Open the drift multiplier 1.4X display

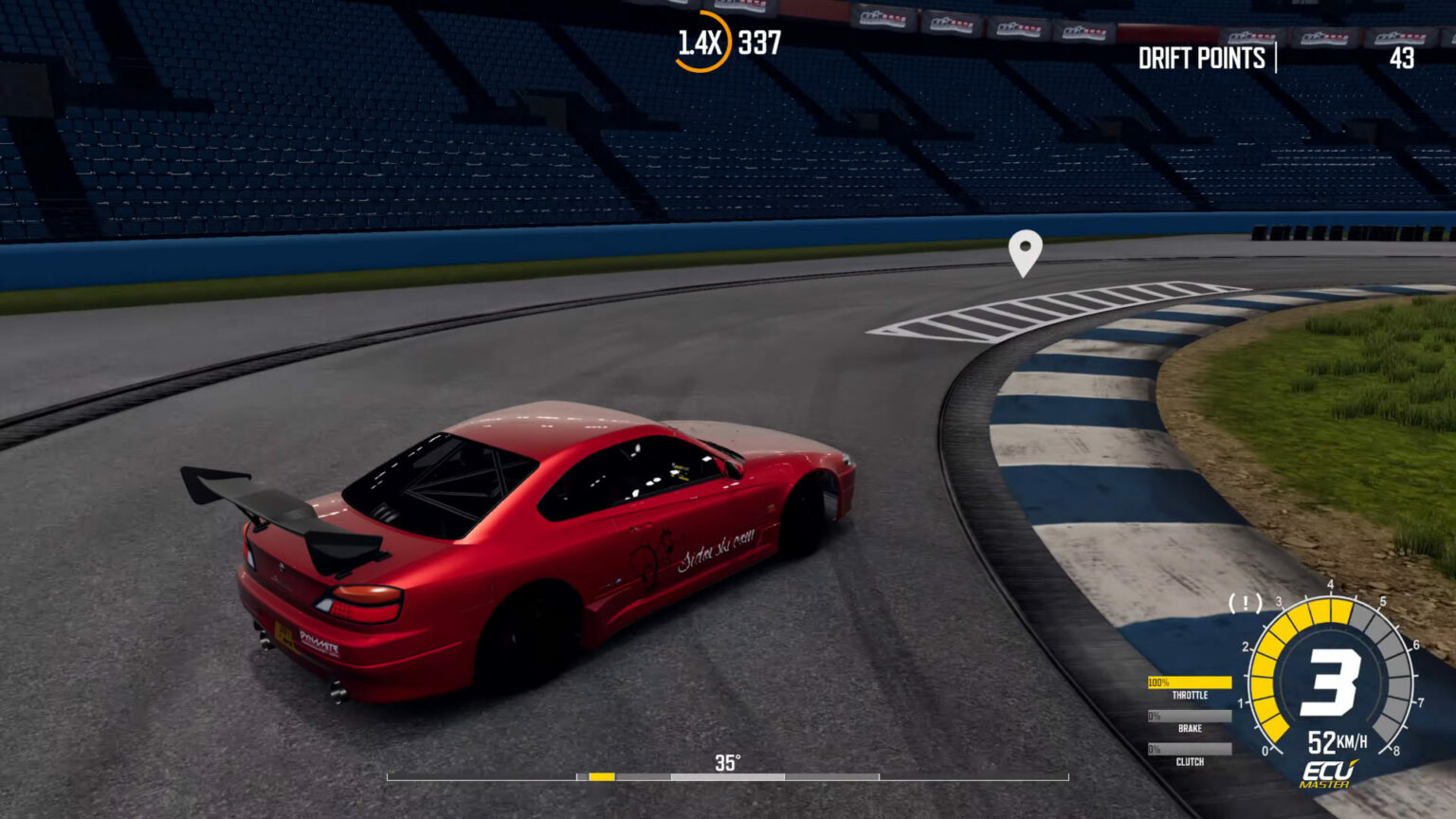[699, 41]
